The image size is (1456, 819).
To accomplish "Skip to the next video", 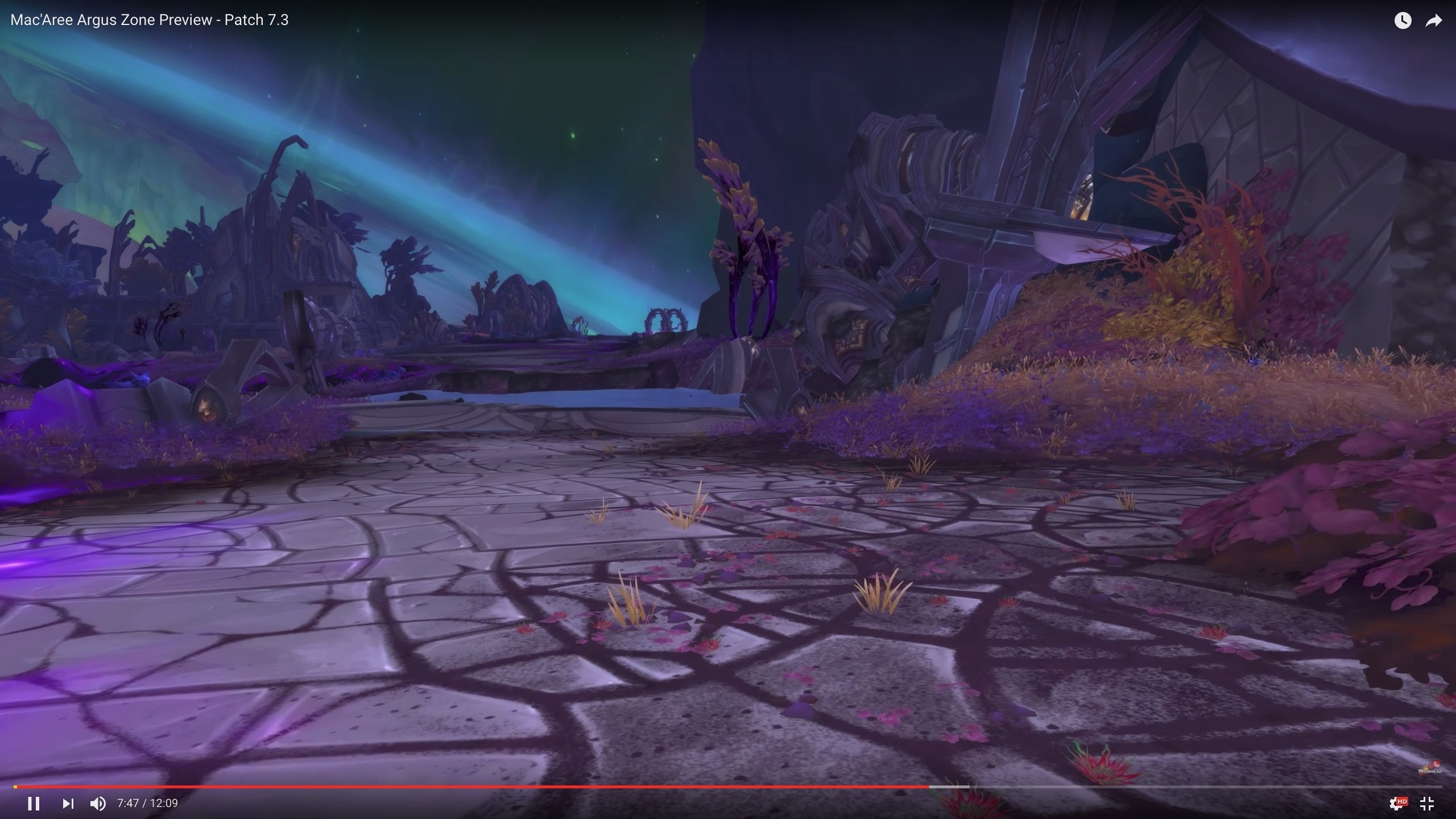I will pos(68,804).
